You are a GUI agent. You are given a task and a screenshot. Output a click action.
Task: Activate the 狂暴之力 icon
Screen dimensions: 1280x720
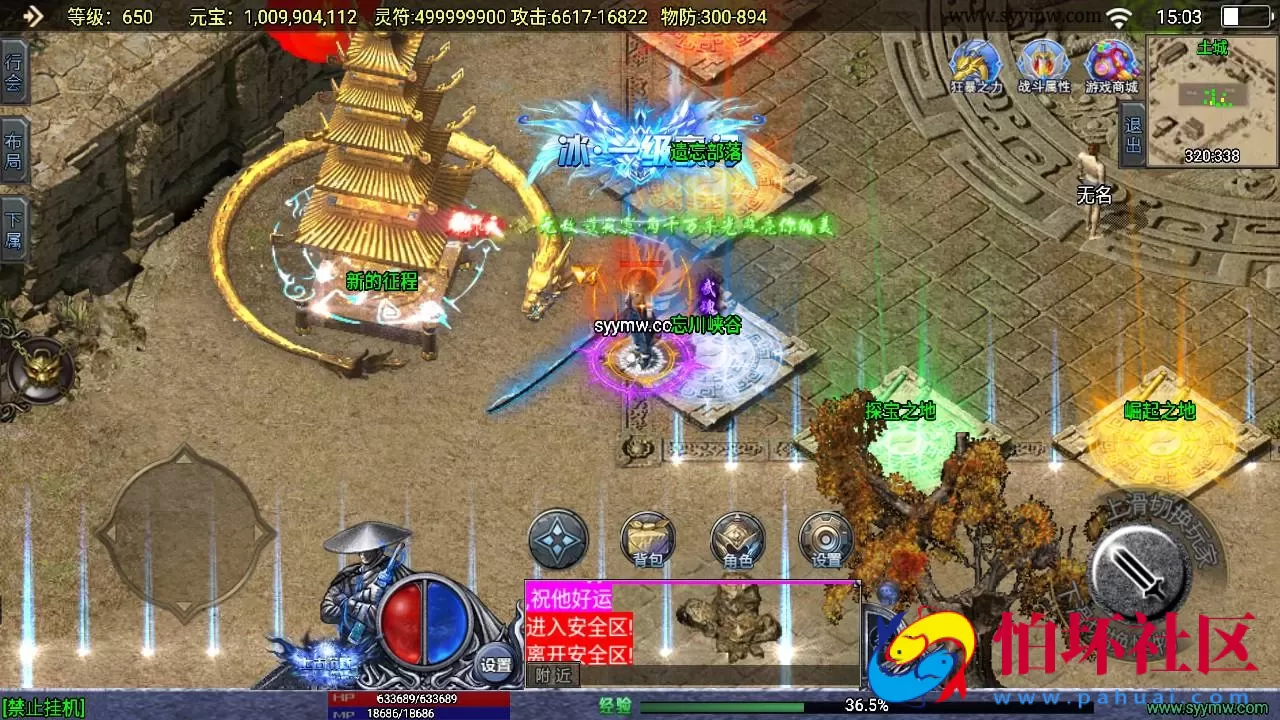tap(975, 66)
